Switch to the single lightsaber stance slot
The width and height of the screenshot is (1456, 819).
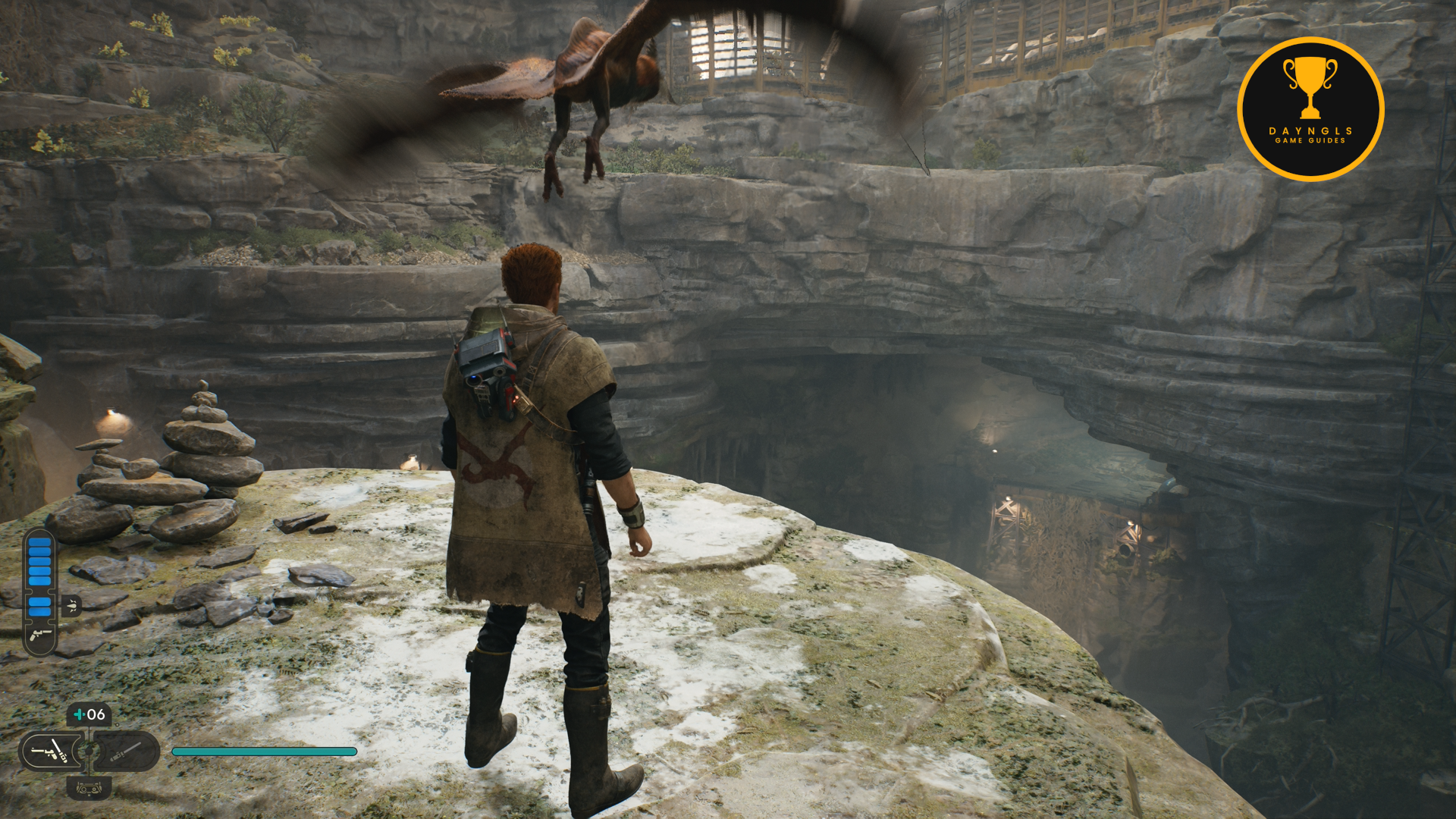[127, 752]
